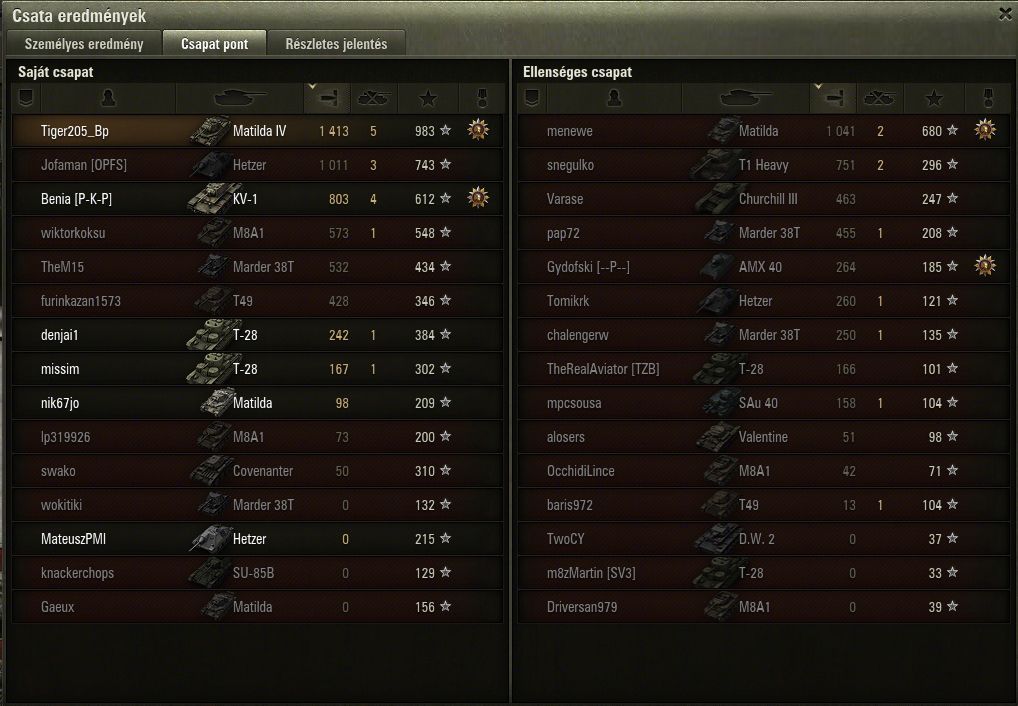Pick swako's Covenanter row
This screenshot has height=706, width=1018.
[58, 471]
